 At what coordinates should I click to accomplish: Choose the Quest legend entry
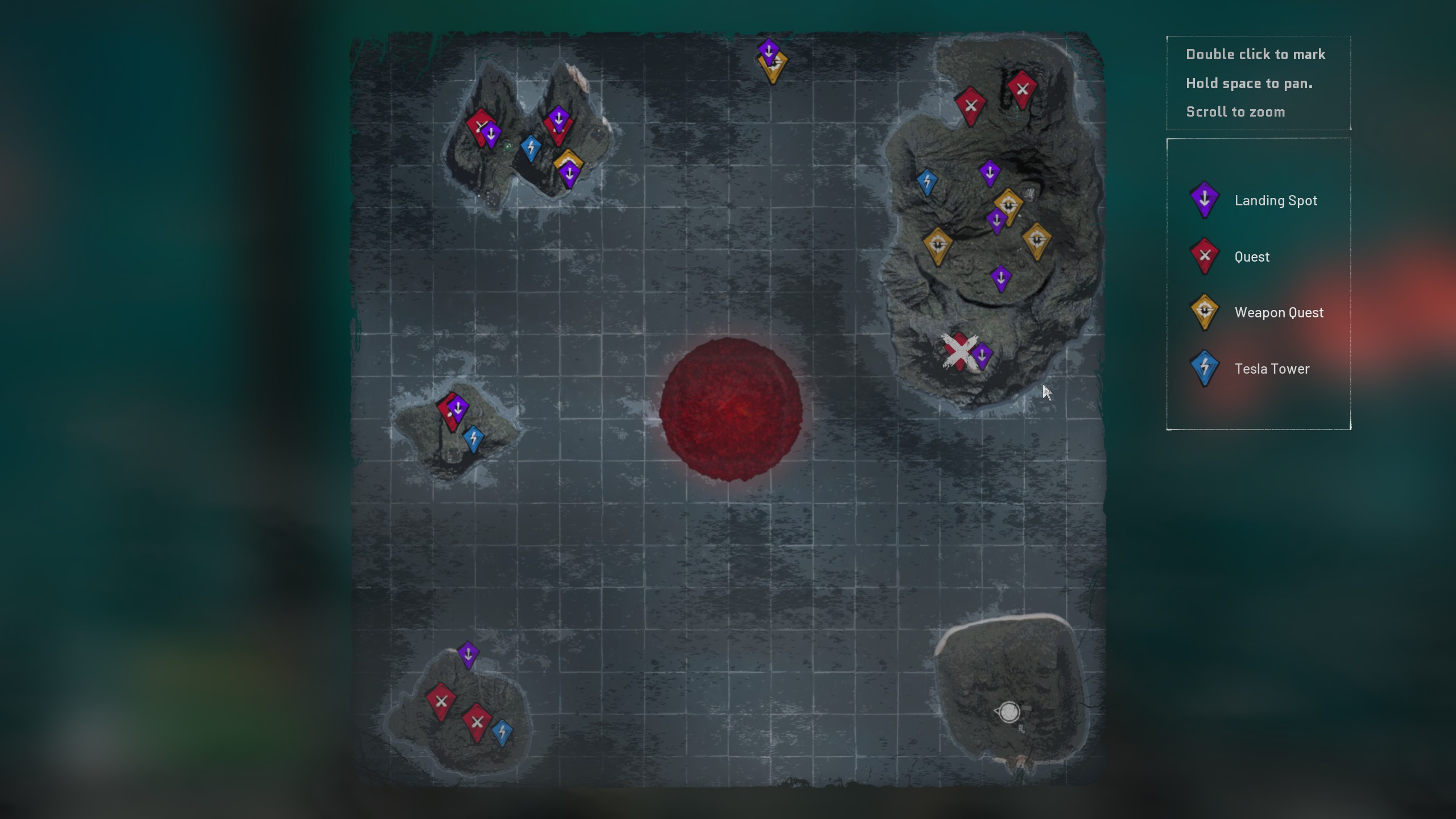click(1251, 257)
